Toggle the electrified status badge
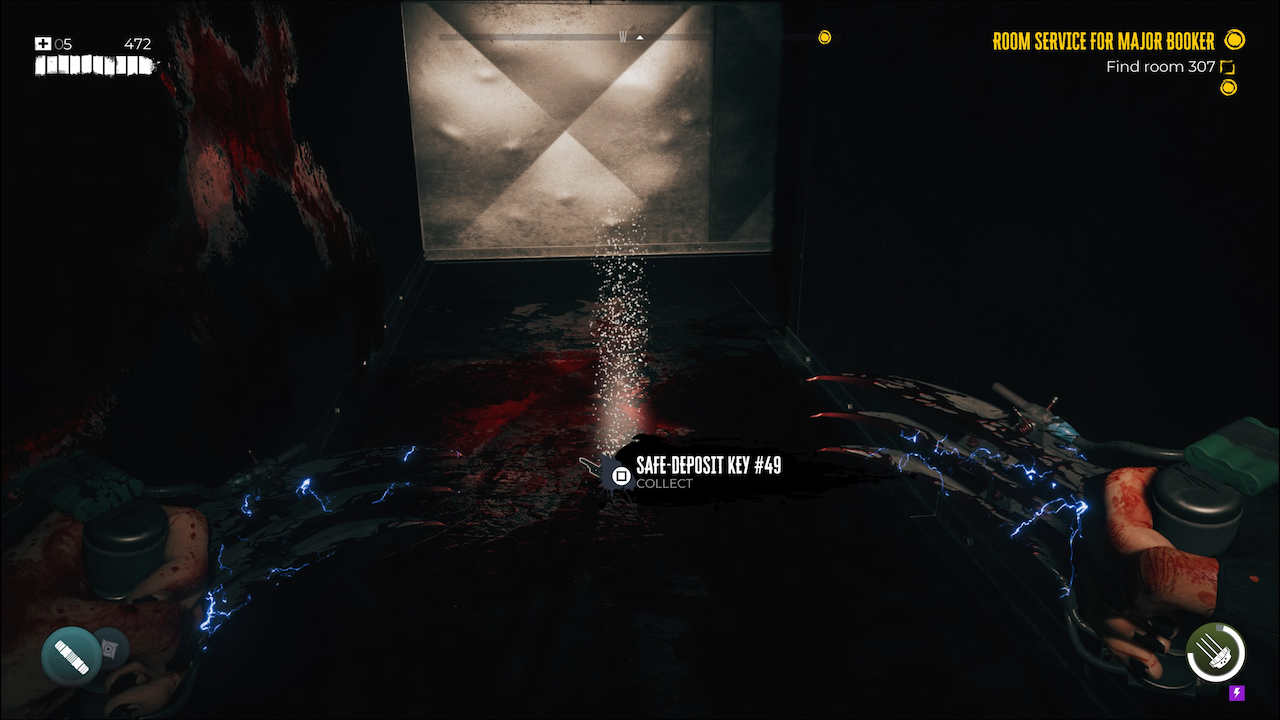Screen dimensions: 1280x720 point(1236,690)
